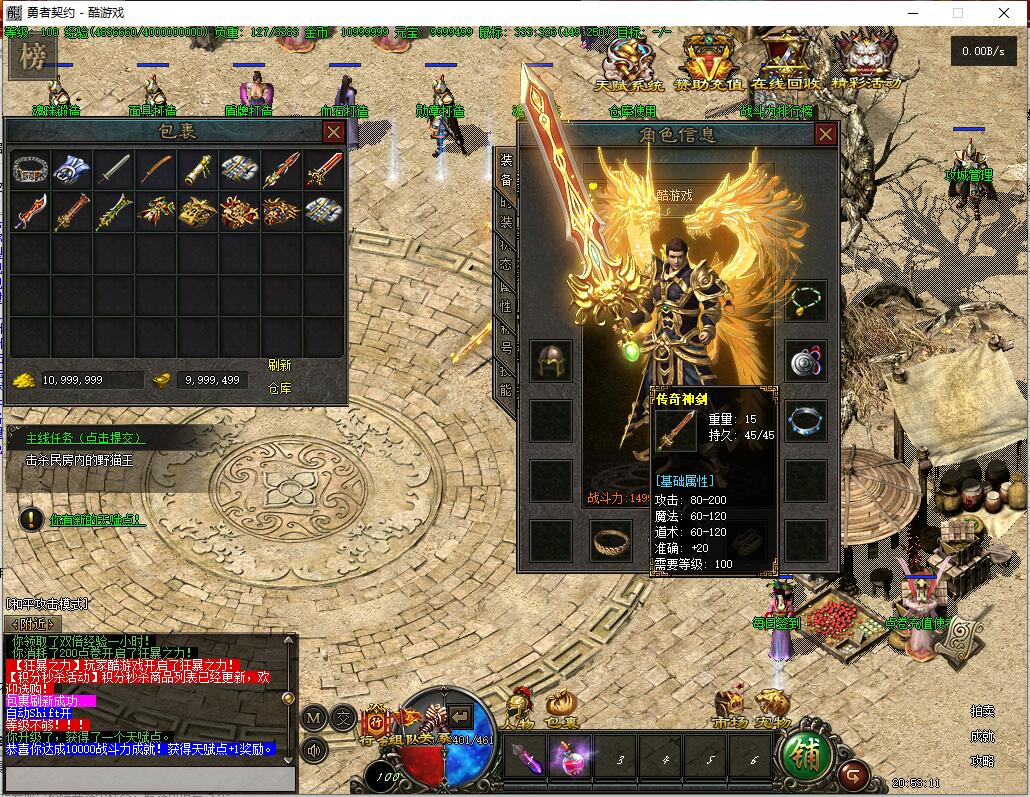Select the equipped helmet slot
Image resolution: width=1030 pixels, height=797 pixels.
(551, 361)
